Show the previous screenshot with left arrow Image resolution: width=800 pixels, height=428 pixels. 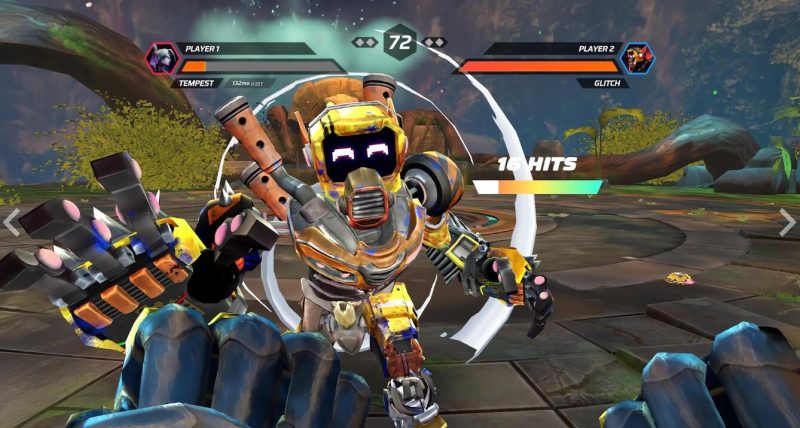click(12, 222)
